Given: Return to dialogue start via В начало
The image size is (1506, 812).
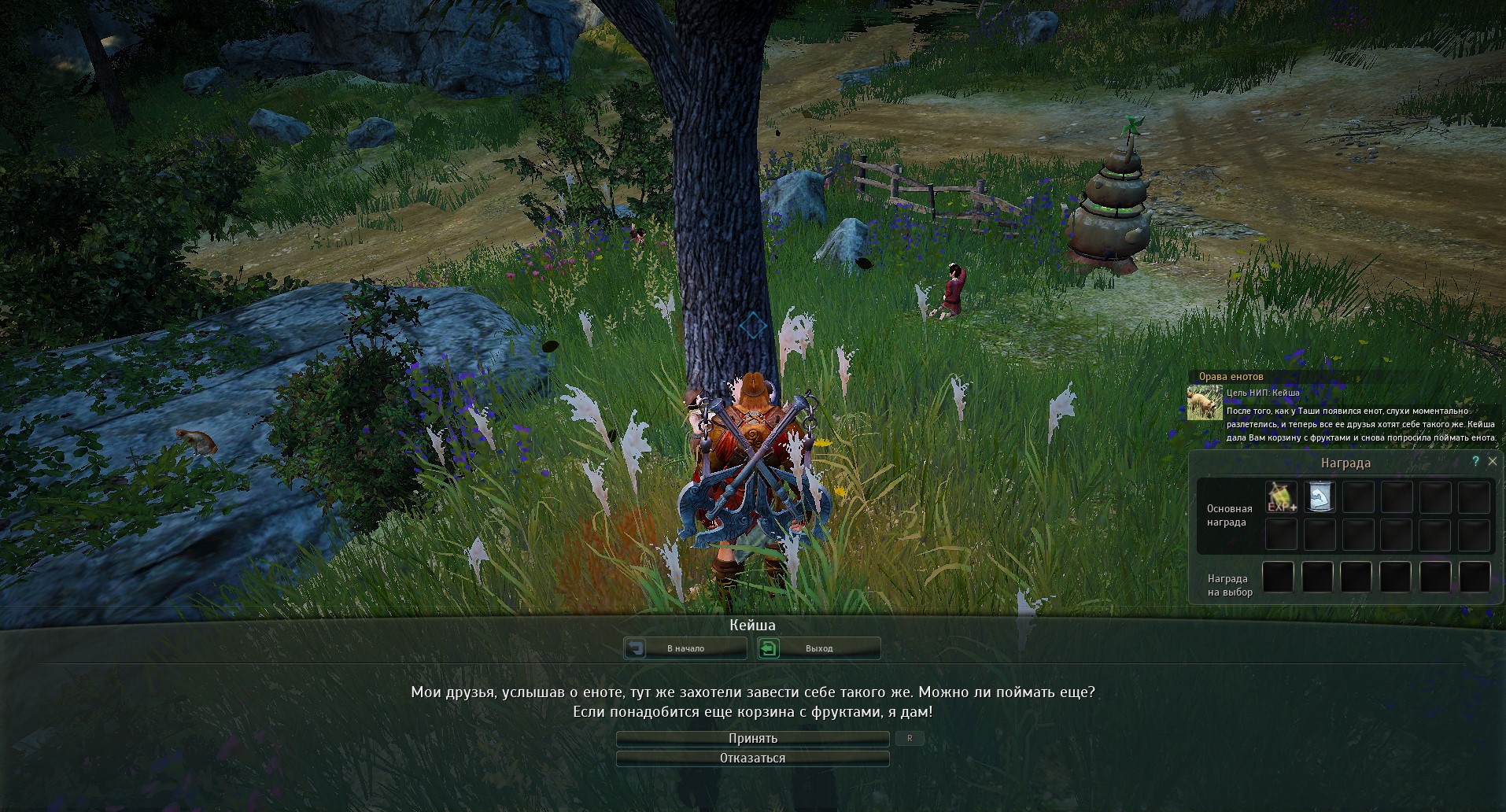Looking at the screenshot, I should tap(685, 648).
